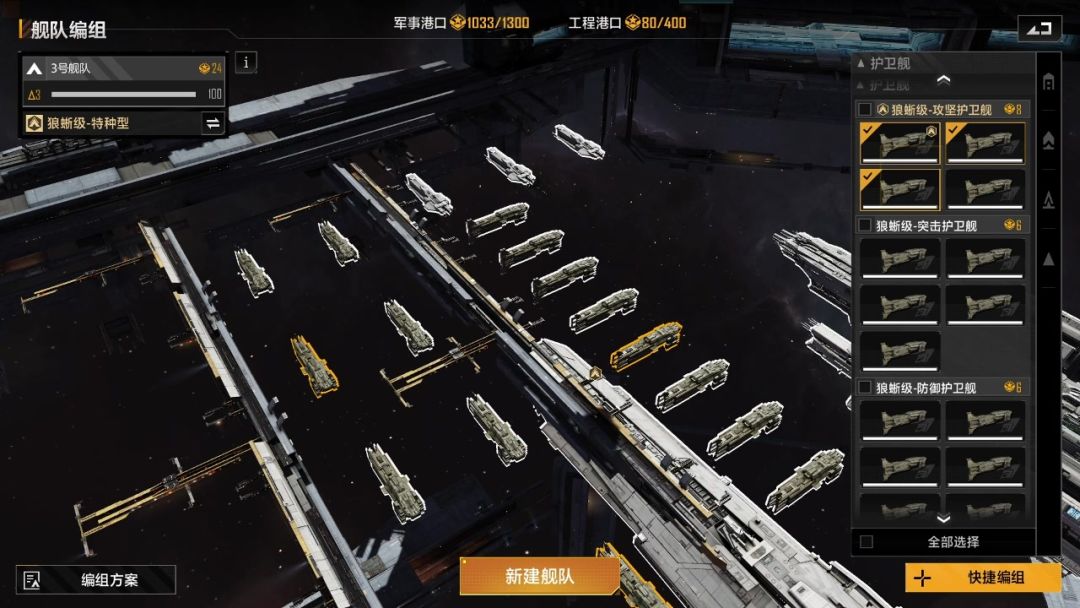Go back using the return arrow button

1039,28
